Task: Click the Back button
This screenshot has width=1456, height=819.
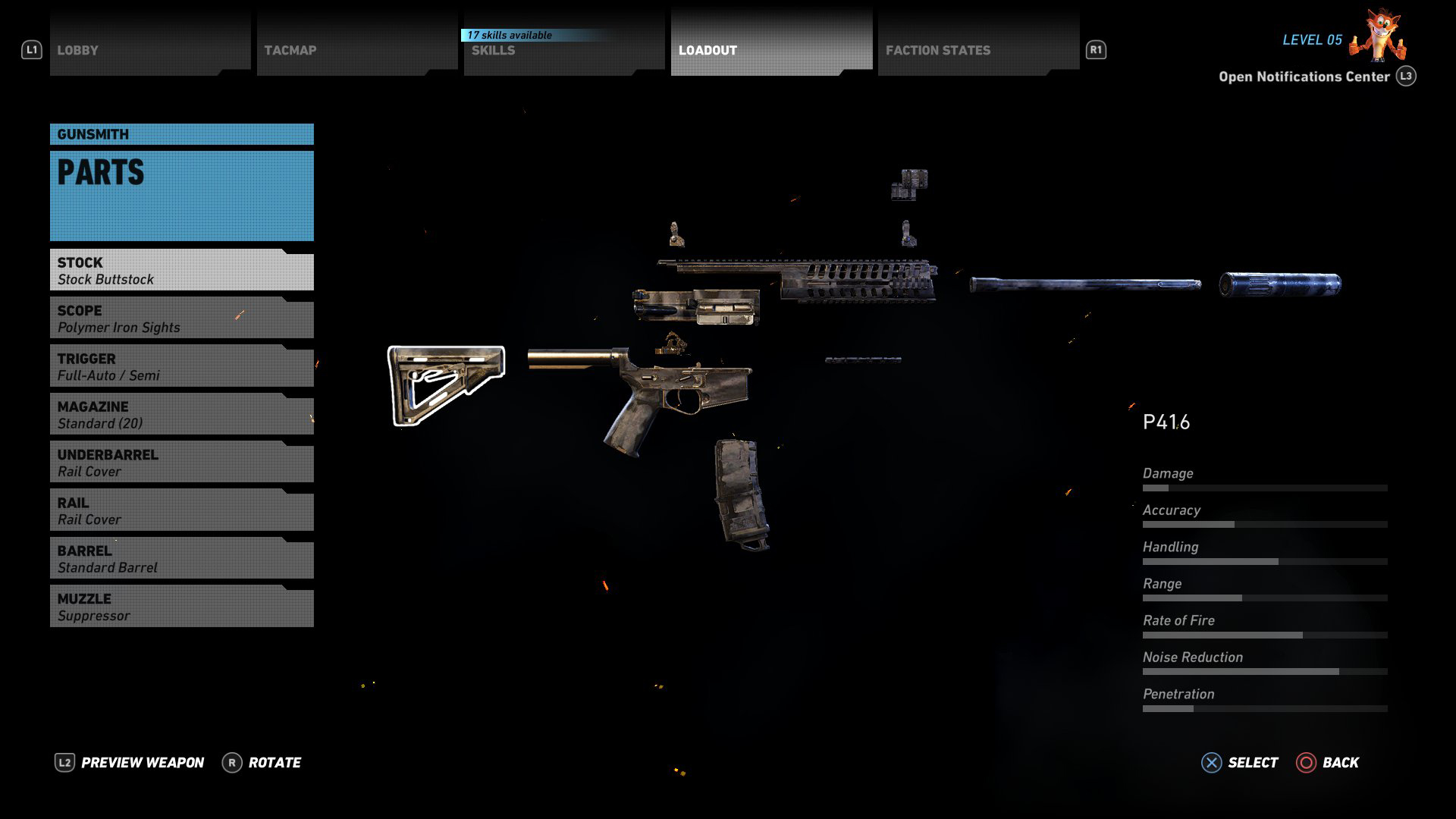Action: tap(1328, 763)
